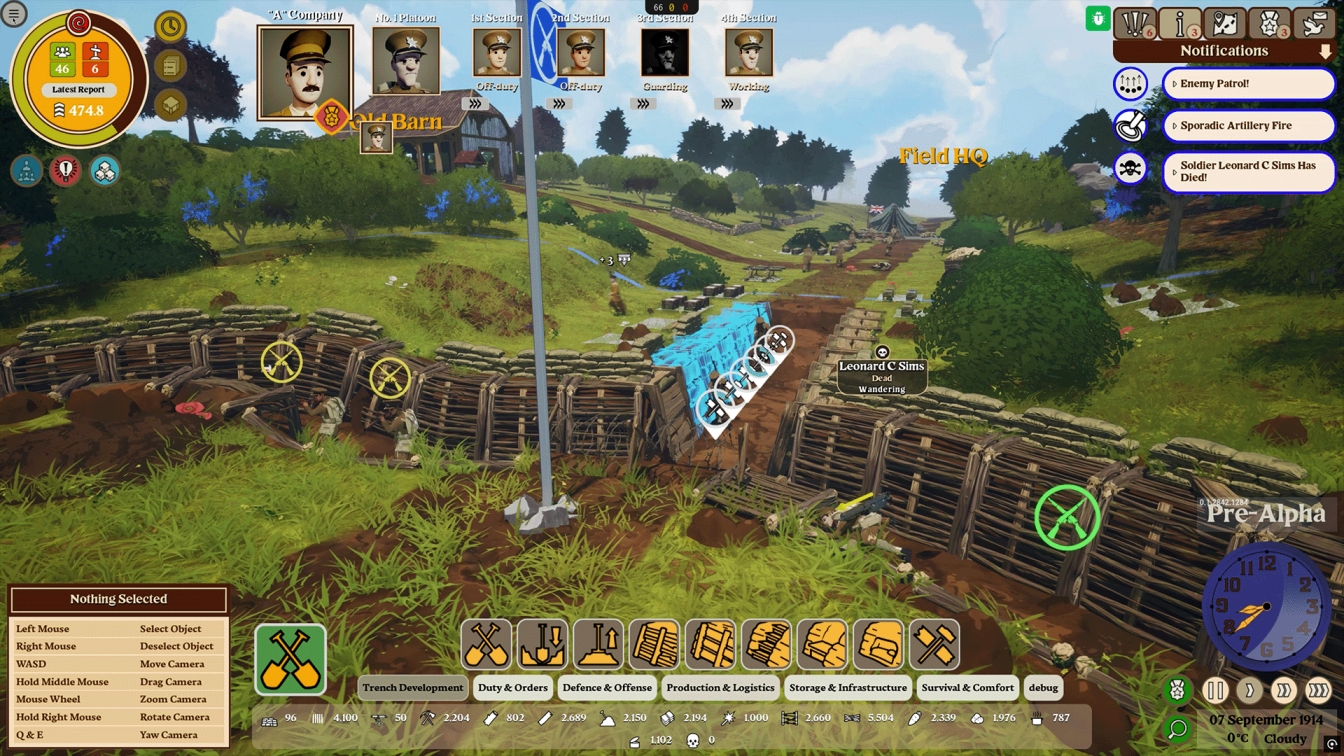Collapse the Notifications panel with the arrow
1344x756 pixels.
[x=1326, y=51]
